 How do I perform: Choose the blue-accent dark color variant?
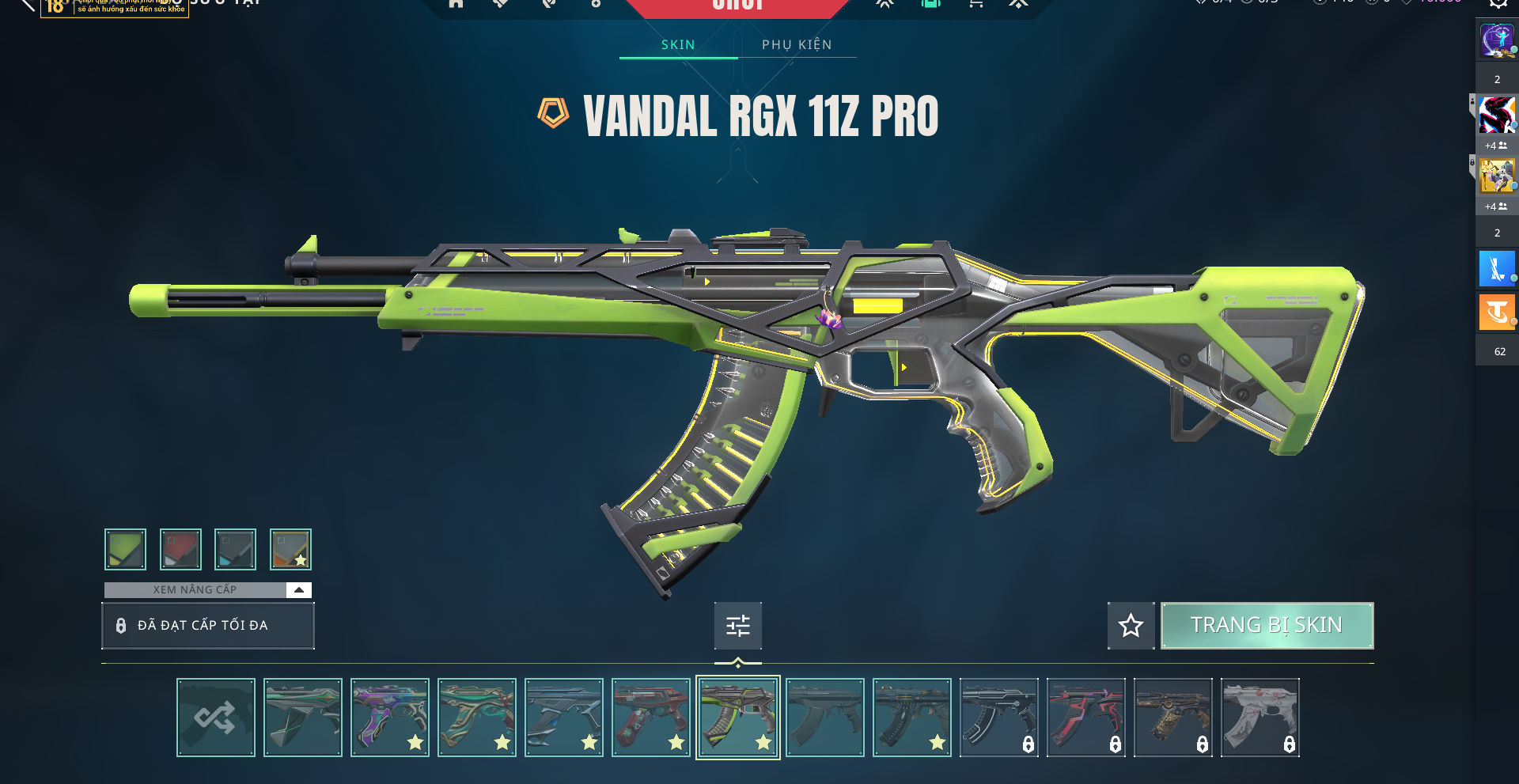pyautogui.click(x=235, y=549)
